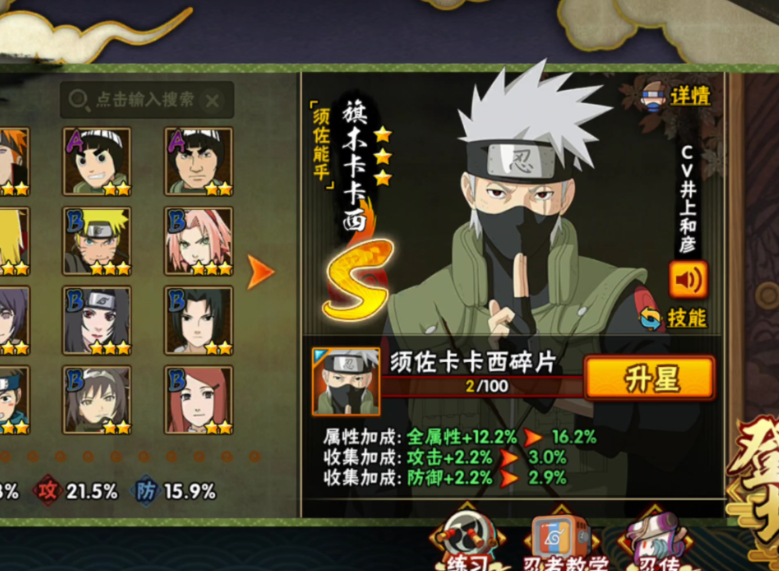The width and height of the screenshot is (779, 571).
Task: Select the B-rank Kurenai portrait with red eyes
Action: (97, 320)
